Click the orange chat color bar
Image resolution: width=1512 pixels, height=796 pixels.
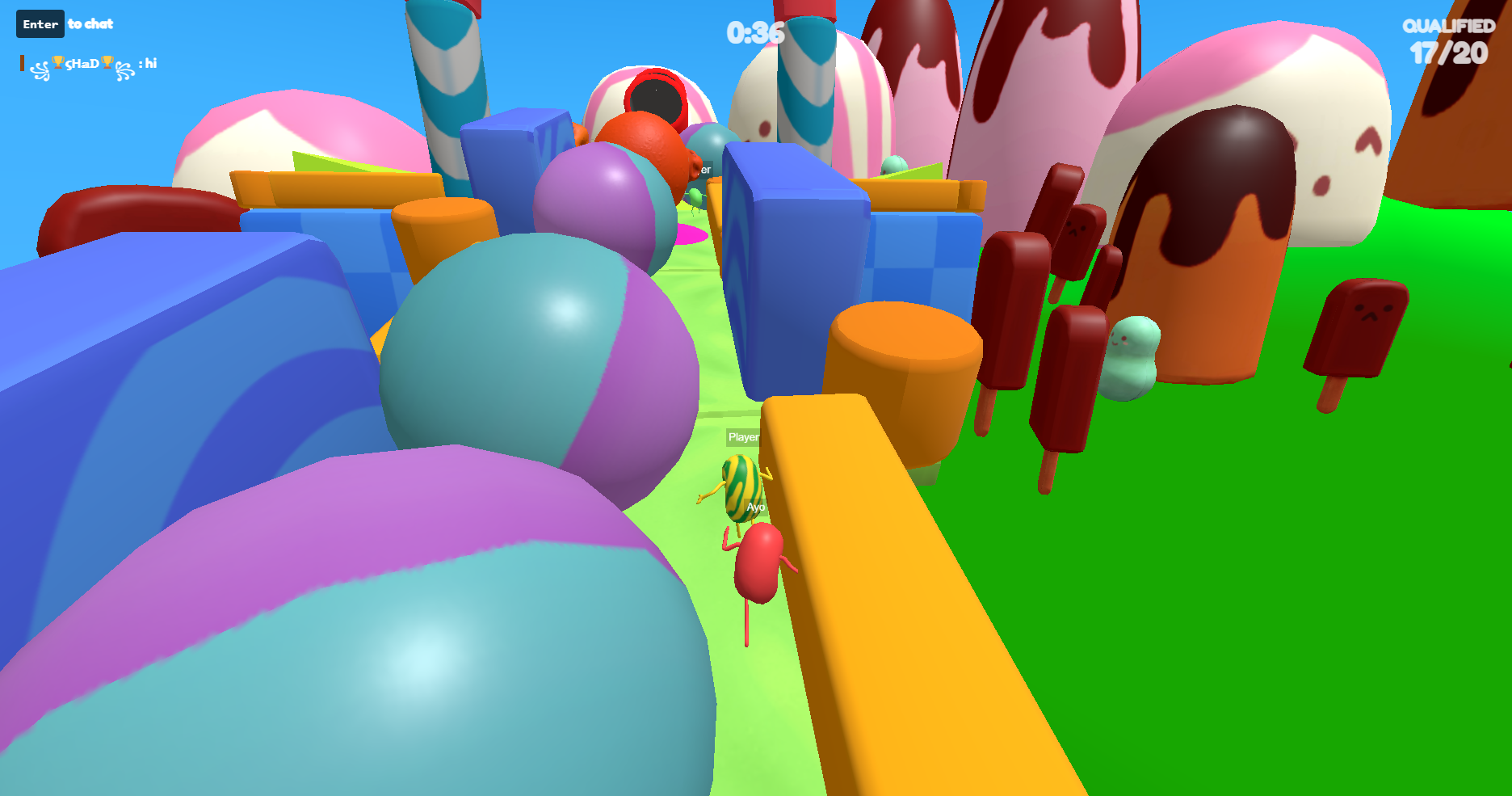(x=22, y=63)
